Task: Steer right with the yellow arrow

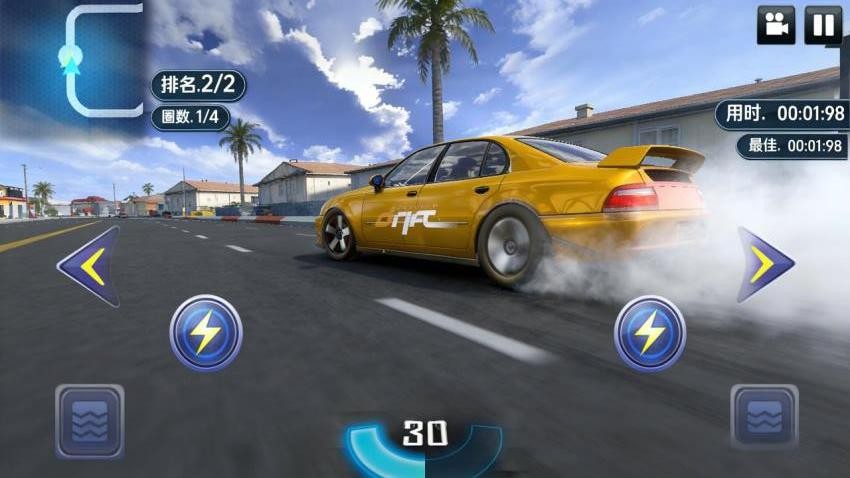Action: [765, 264]
